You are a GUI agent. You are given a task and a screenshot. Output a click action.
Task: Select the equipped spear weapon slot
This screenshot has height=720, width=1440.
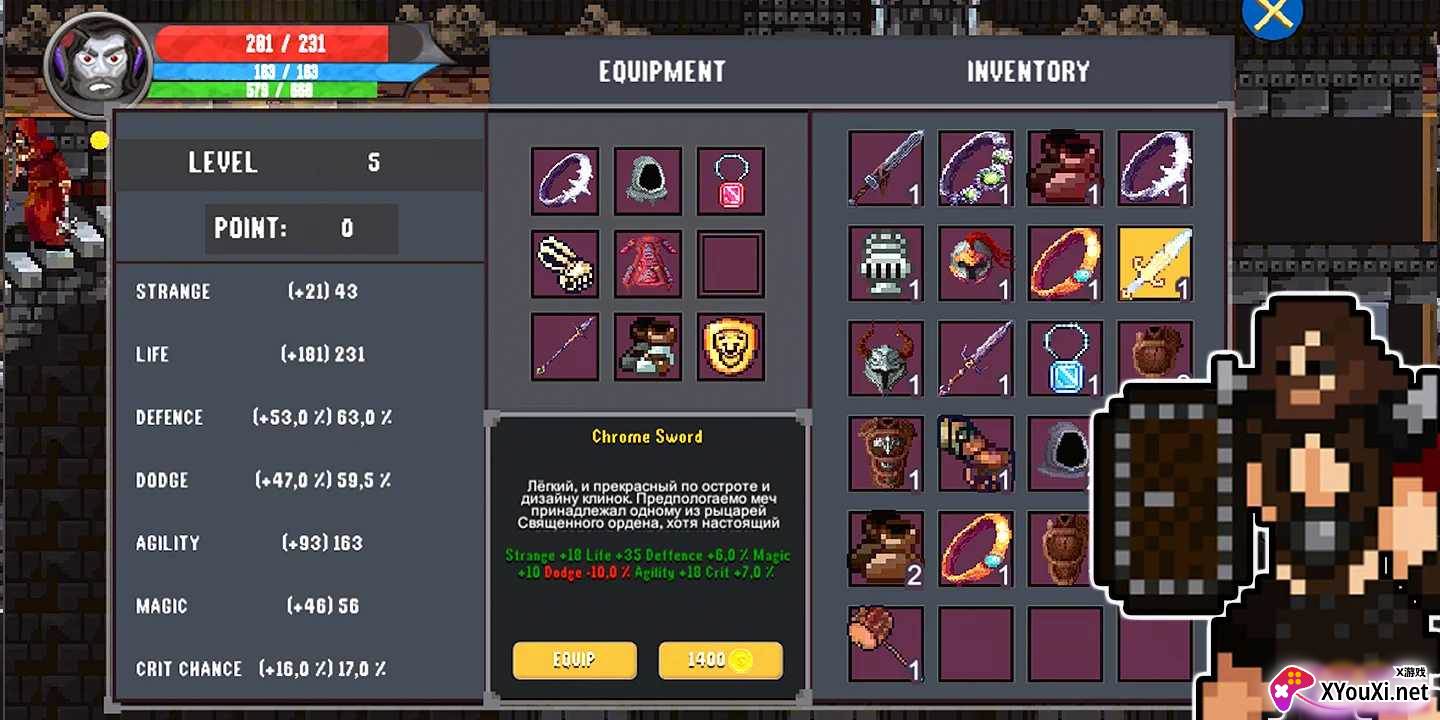[x=565, y=347]
